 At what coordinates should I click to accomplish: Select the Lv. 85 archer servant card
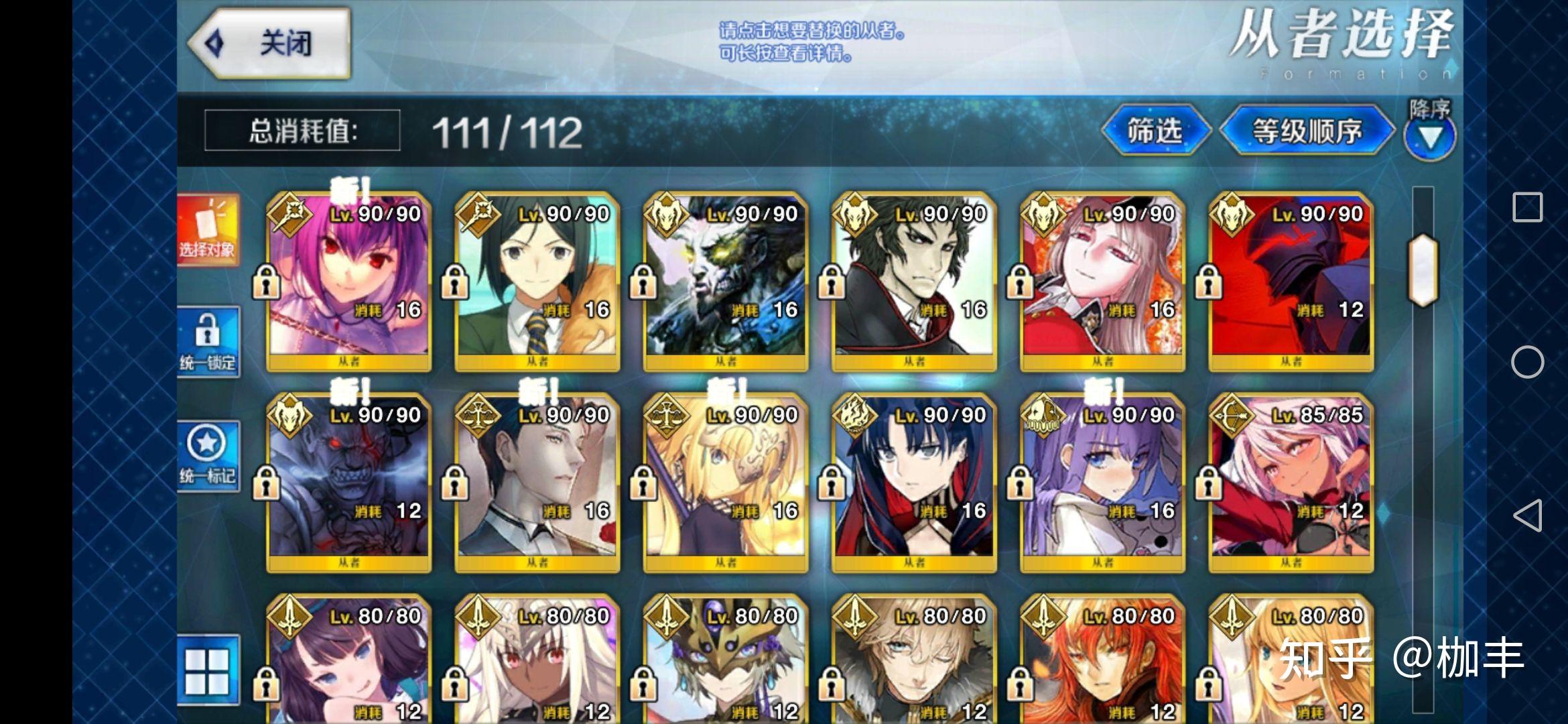coord(1291,483)
